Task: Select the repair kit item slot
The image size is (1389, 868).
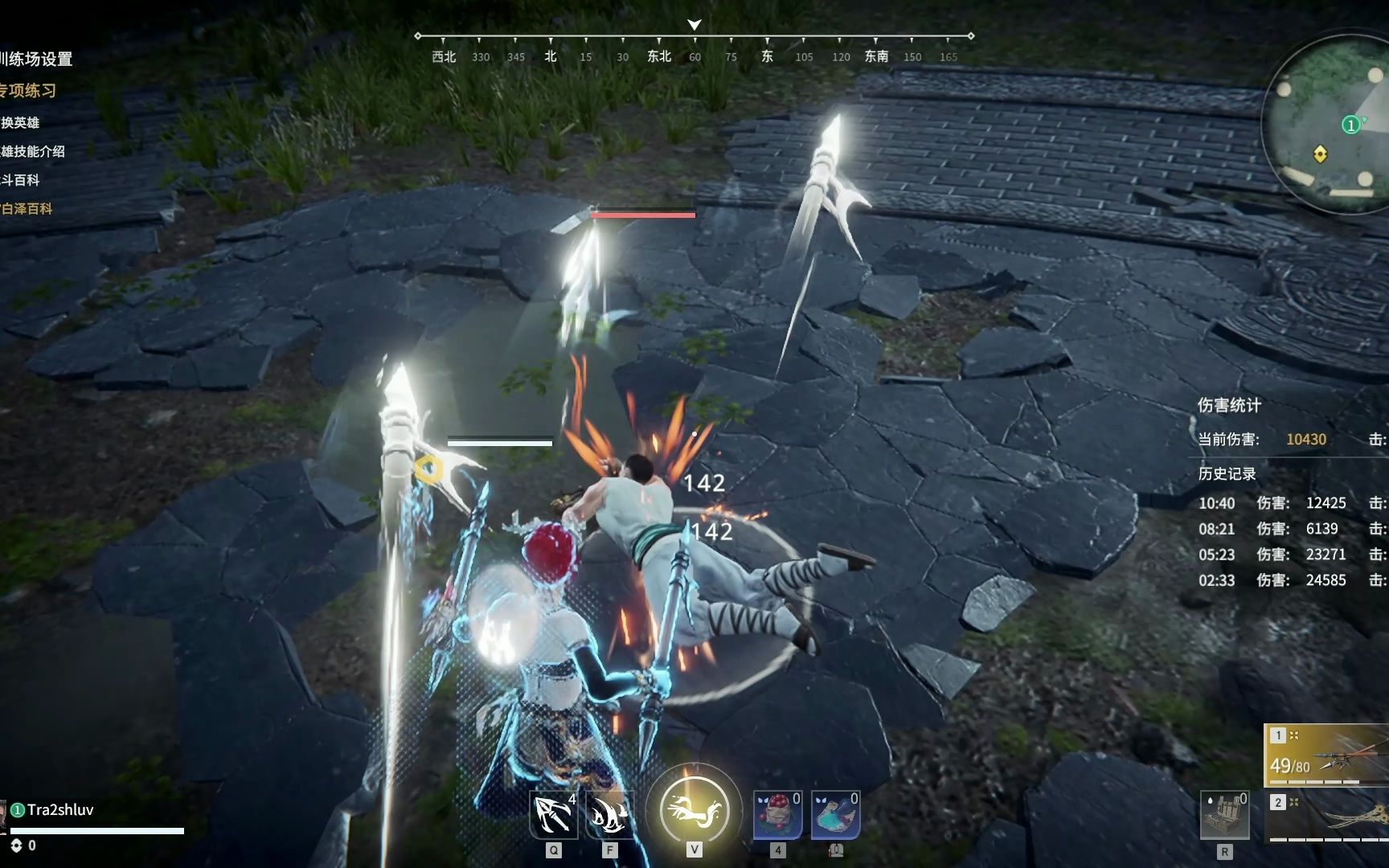Action: pyautogui.click(x=1224, y=815)
